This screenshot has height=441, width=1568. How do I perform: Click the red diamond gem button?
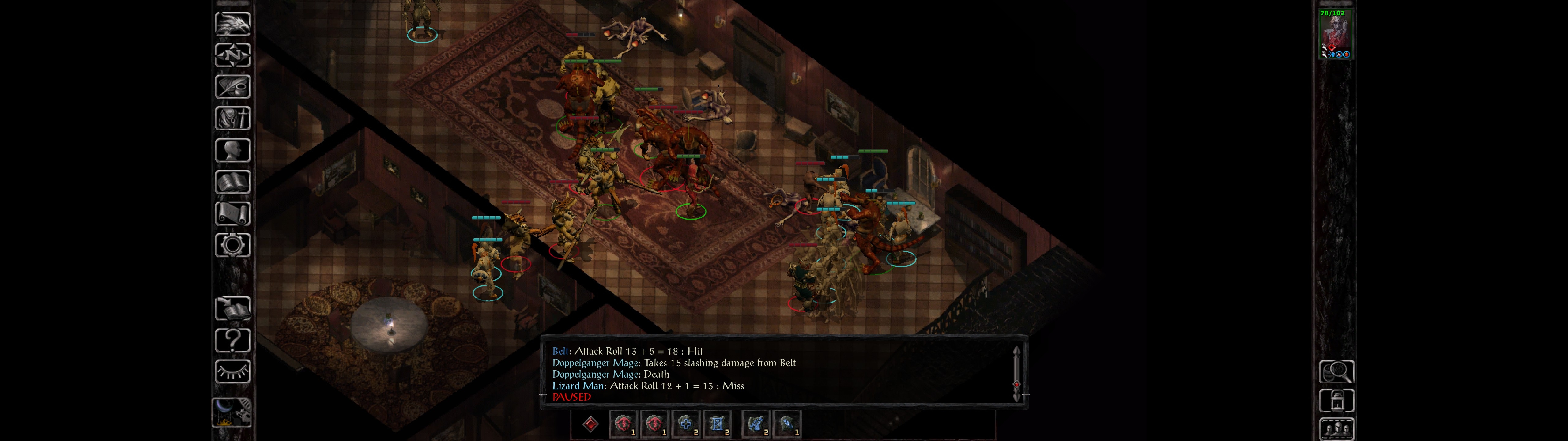coord(590,424)
